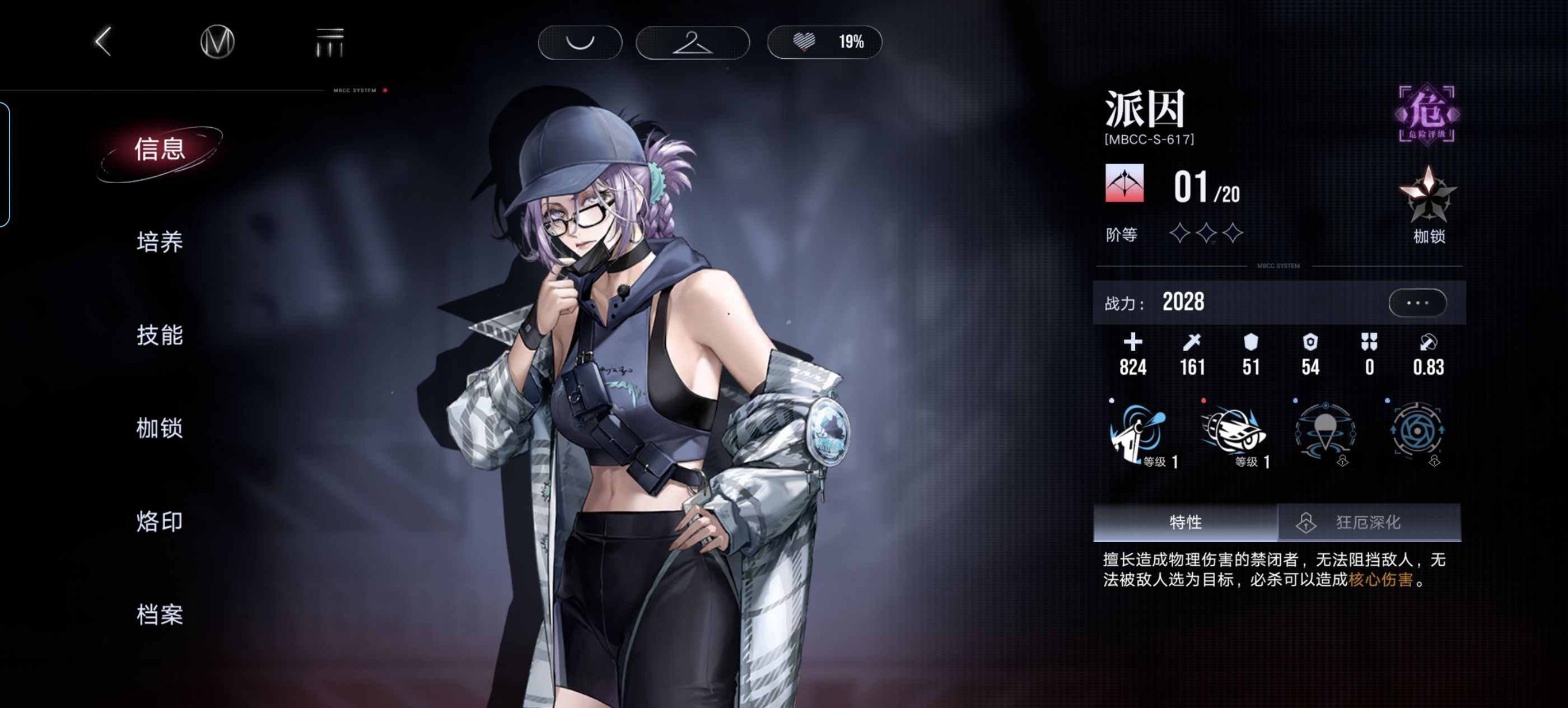Open the 烙印 menu entry
The width and height of the screenshot is (1568, 708).
click(160, 521)
